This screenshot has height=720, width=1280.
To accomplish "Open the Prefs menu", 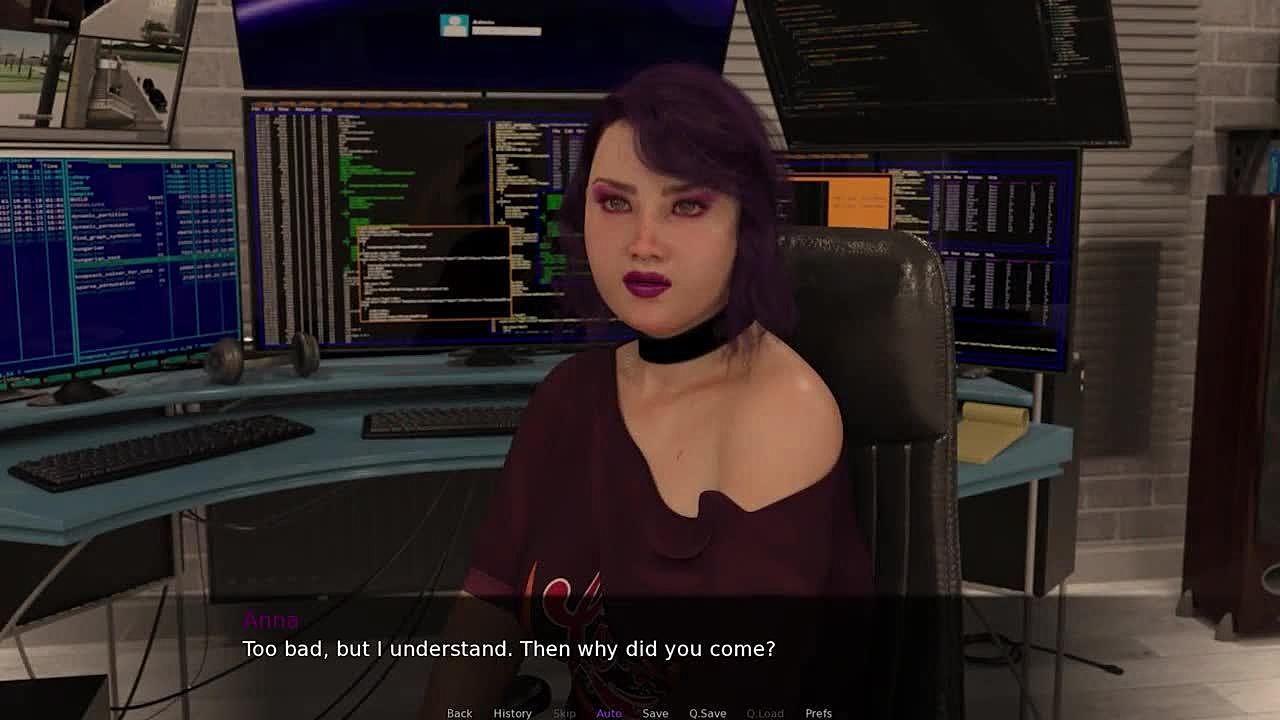I will [x=818, y=713].
